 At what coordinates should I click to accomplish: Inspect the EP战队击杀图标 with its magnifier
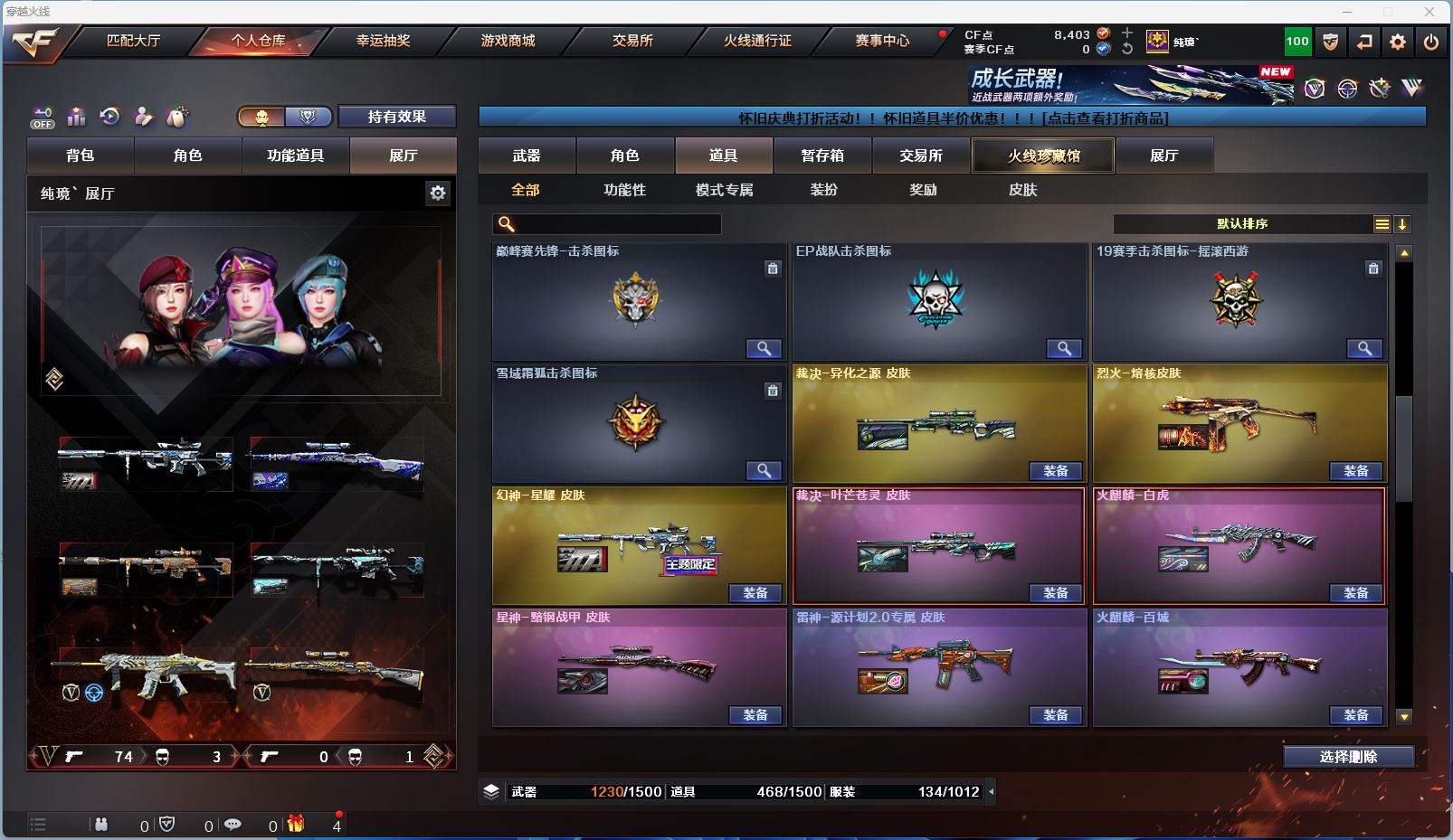pos(1064,348)
